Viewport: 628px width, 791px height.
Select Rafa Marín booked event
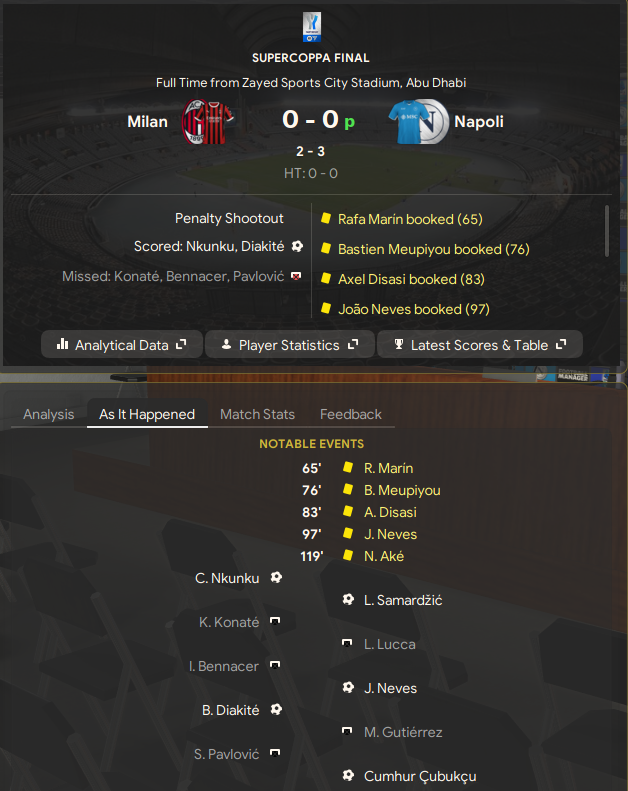pyautogui.click(x=410, y=219)
